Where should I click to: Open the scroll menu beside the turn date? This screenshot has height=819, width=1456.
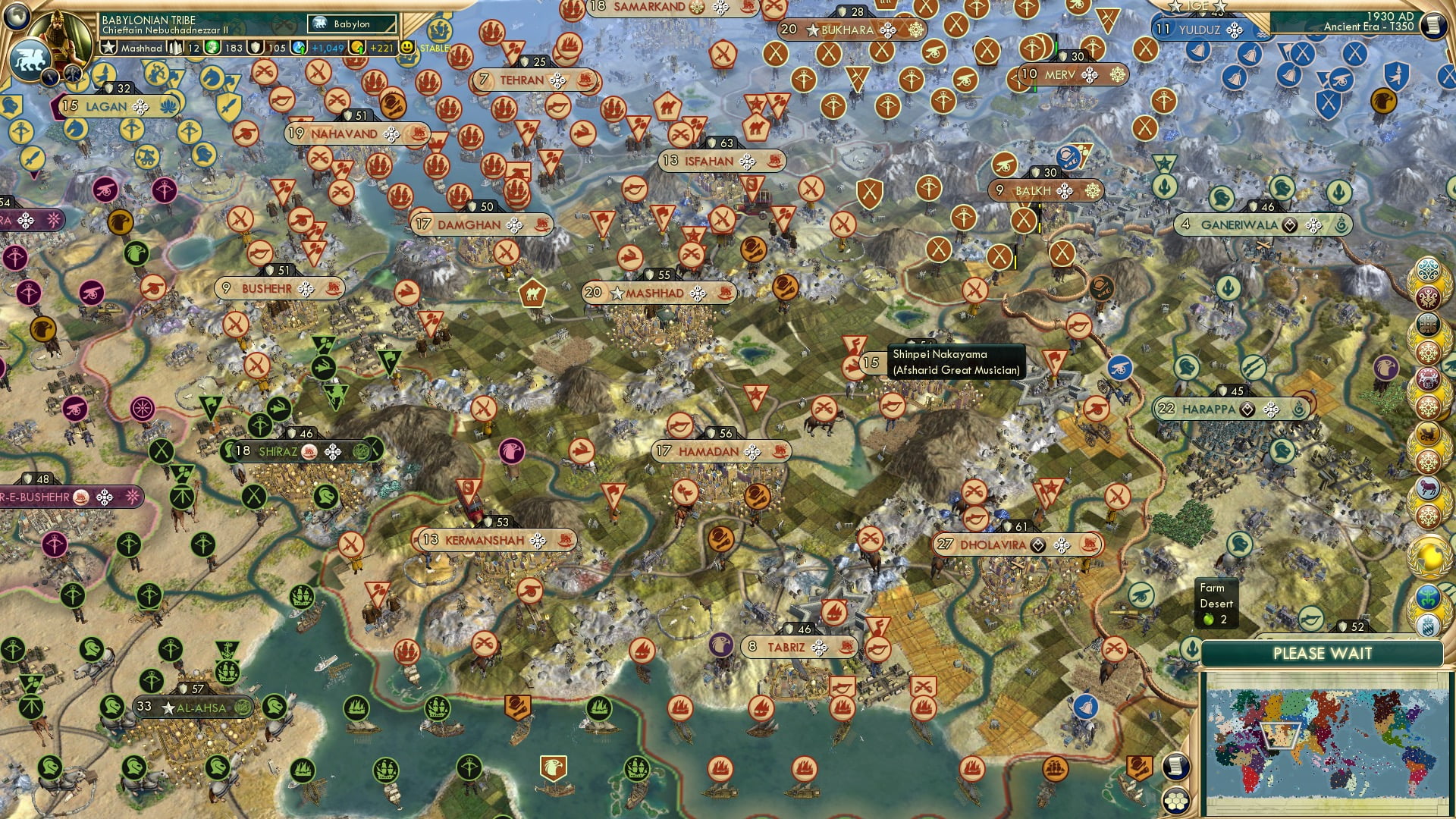point(1432,25)
